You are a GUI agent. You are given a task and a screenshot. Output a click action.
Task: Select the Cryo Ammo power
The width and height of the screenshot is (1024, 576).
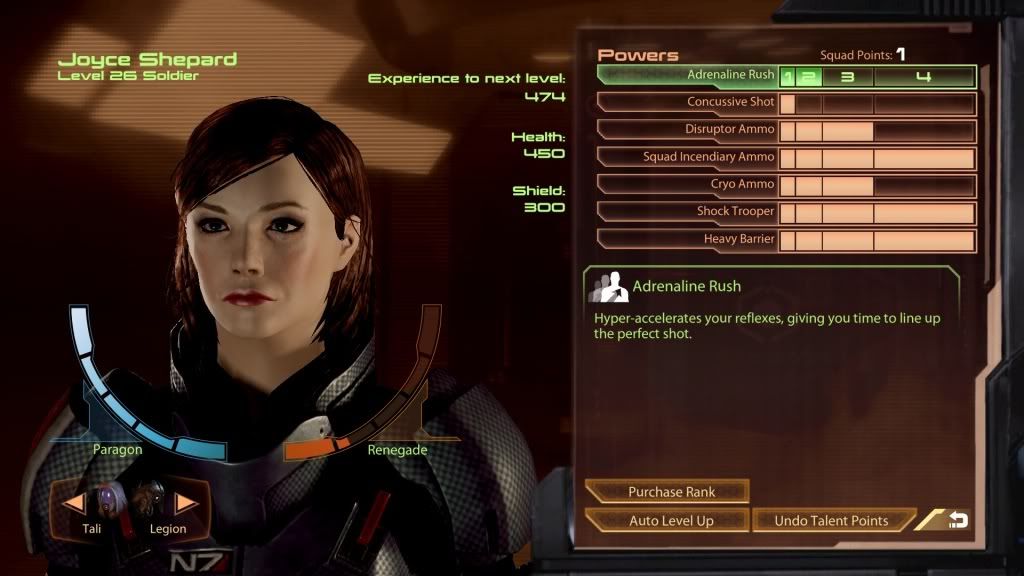688,185
